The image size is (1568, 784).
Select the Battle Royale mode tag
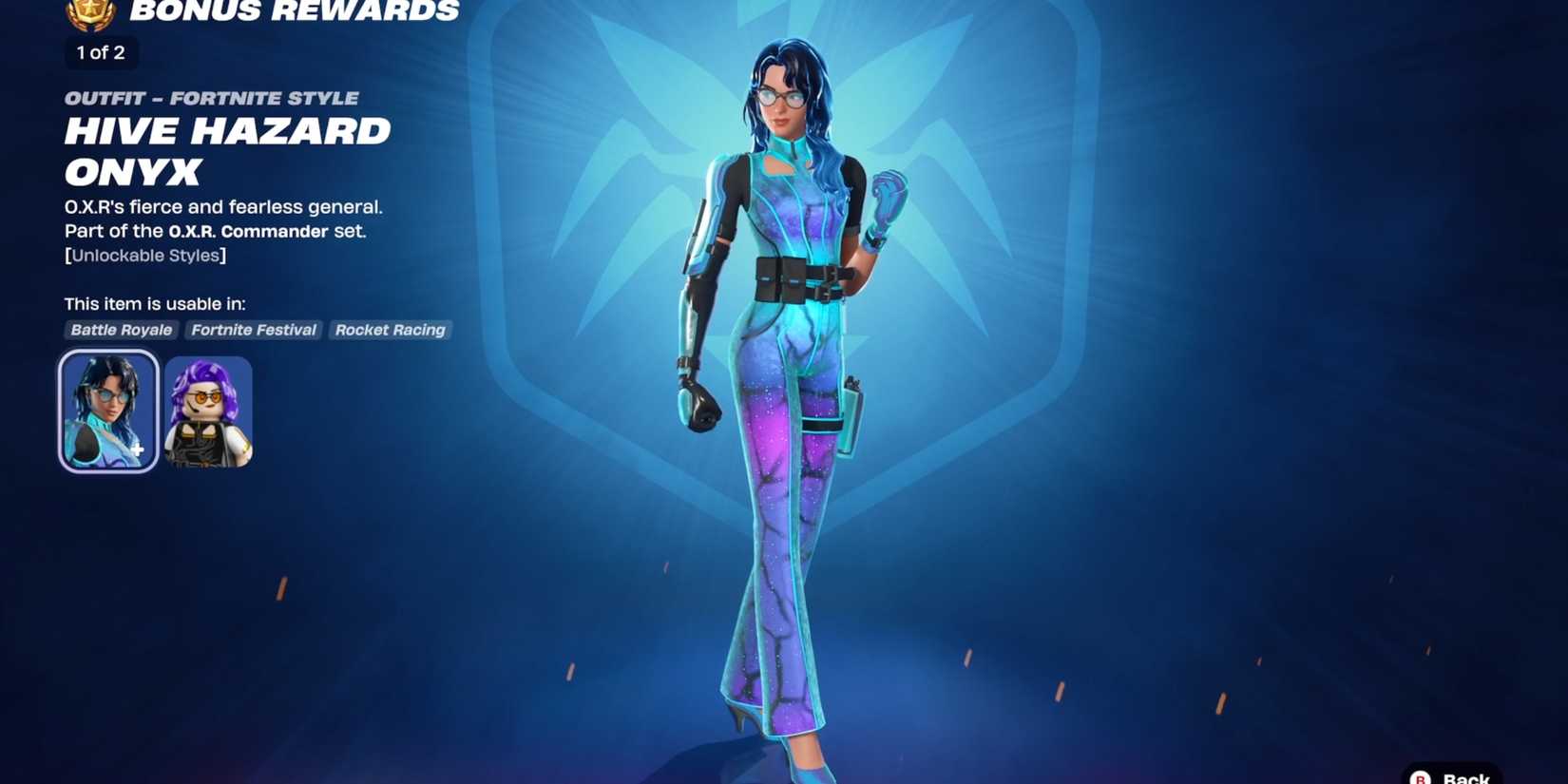point(121,330)
